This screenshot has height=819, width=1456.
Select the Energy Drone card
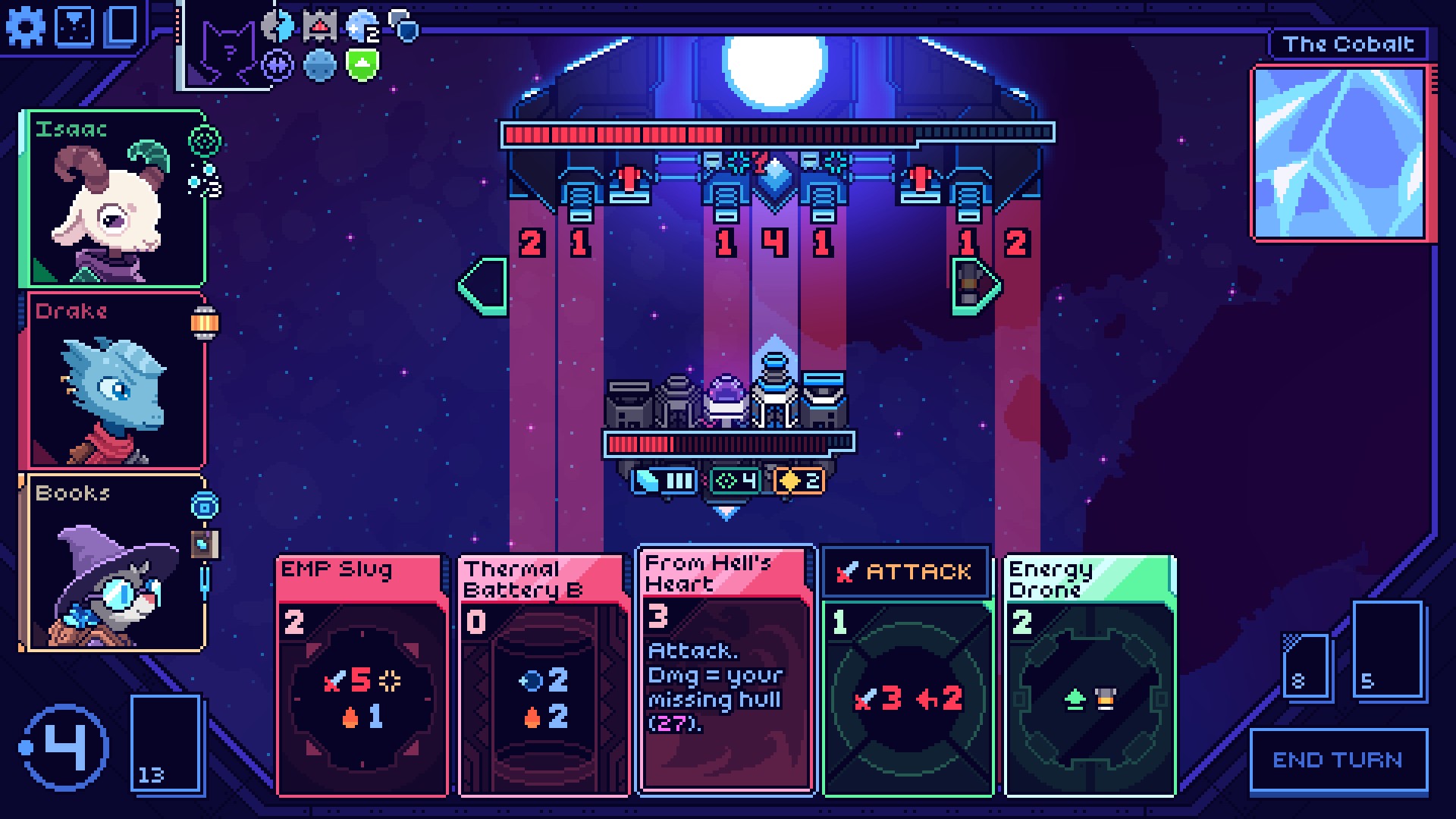tap(1090, 675)
